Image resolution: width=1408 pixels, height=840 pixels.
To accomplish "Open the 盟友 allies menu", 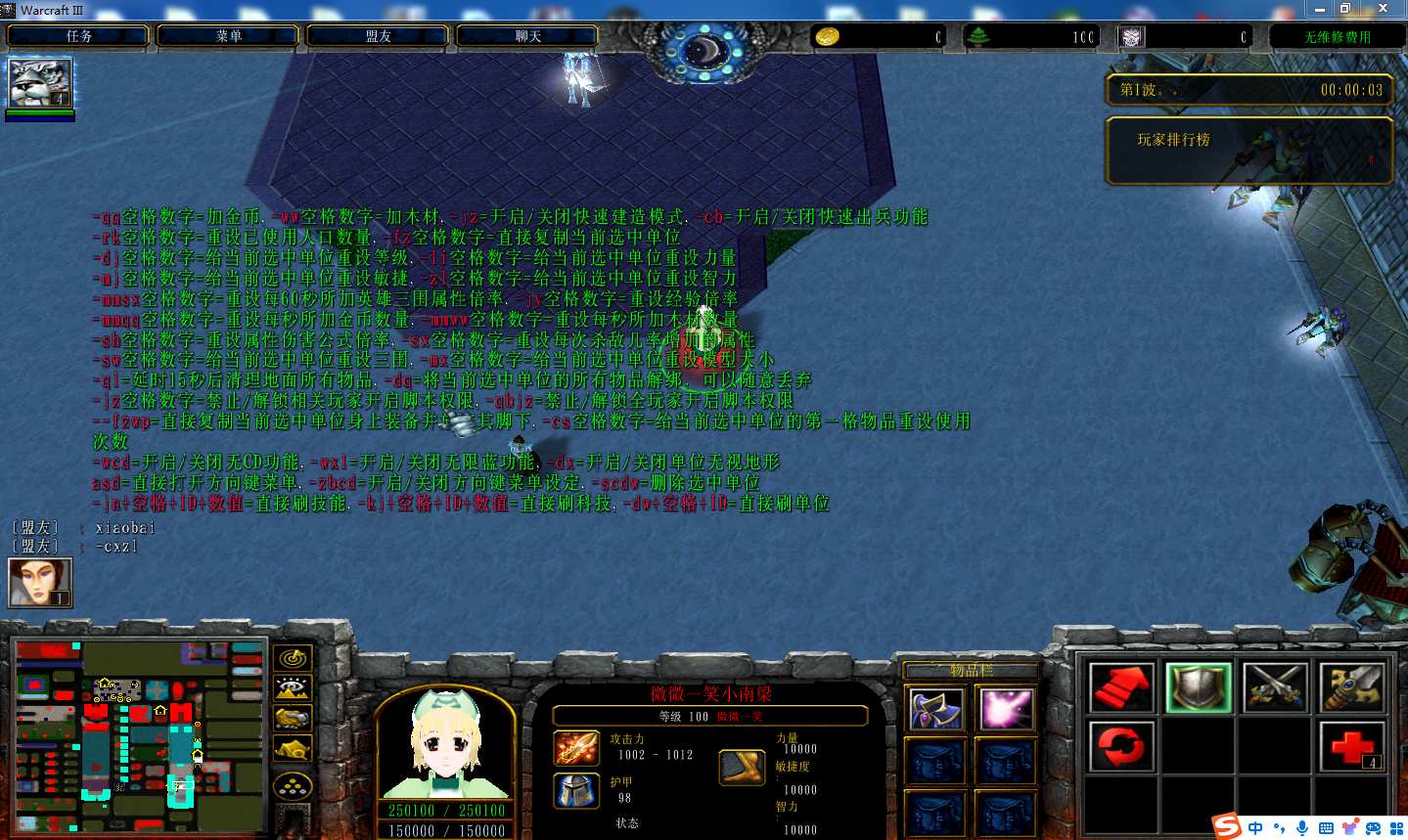I will pos(378,36).
